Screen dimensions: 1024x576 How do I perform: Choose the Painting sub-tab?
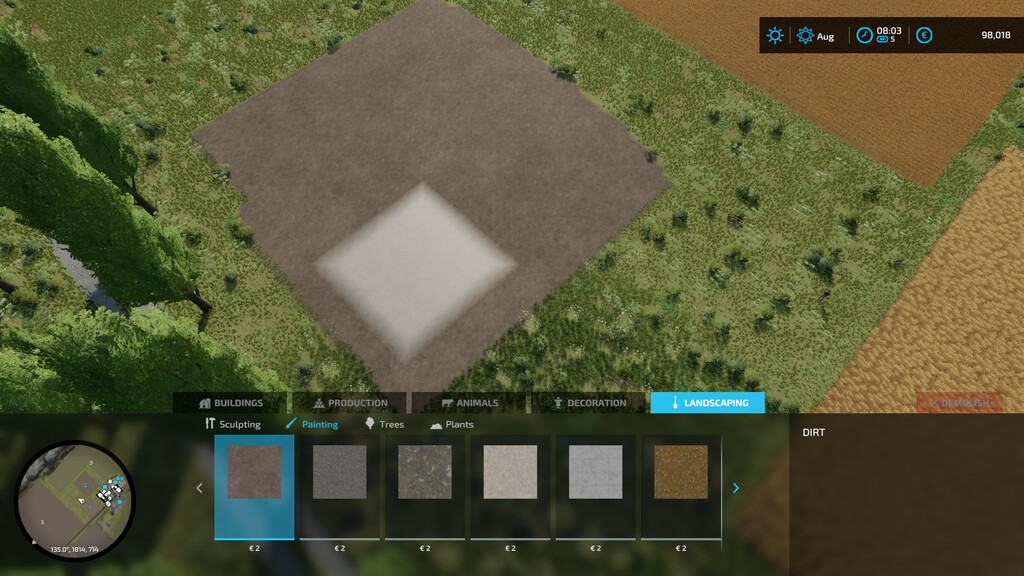312,424
